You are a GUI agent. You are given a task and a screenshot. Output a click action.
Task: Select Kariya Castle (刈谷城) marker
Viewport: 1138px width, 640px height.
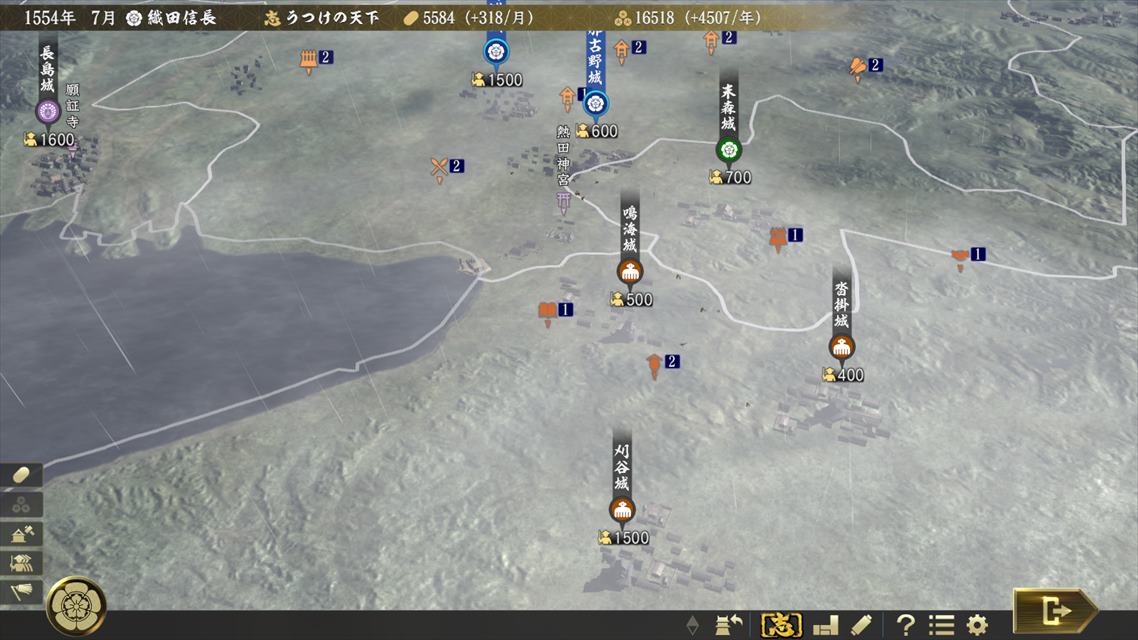tap(622, 509)
